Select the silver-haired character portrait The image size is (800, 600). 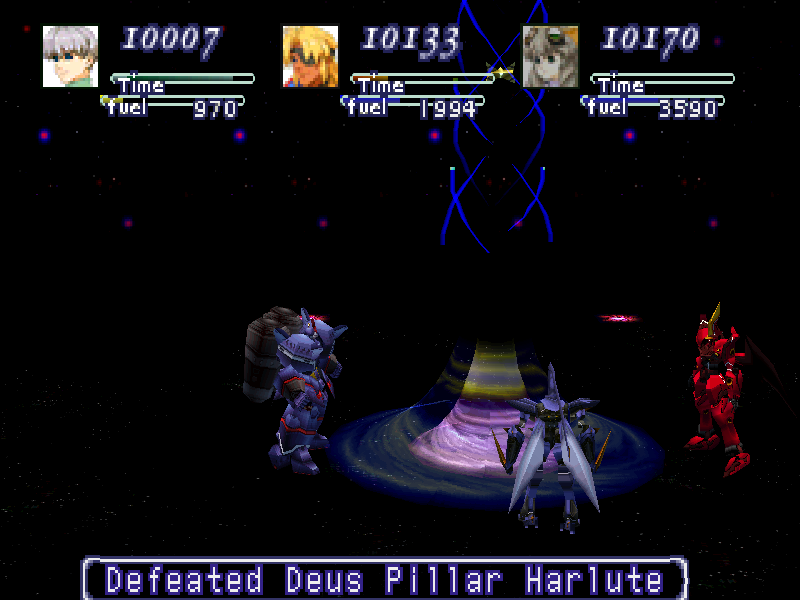tap(71, 57)
